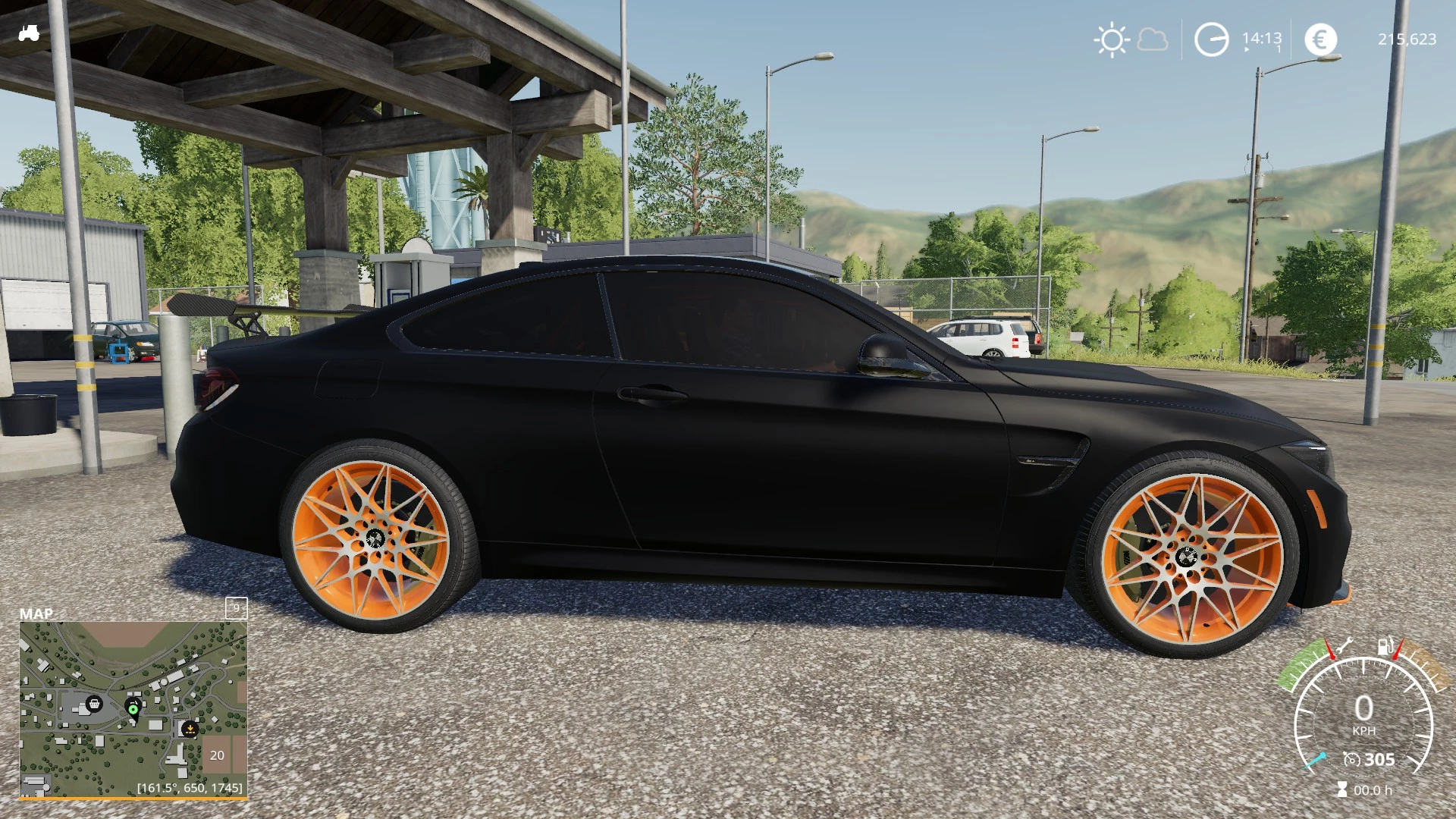Click the tractor vehicle icon
1456x819 pixels.
29,33
